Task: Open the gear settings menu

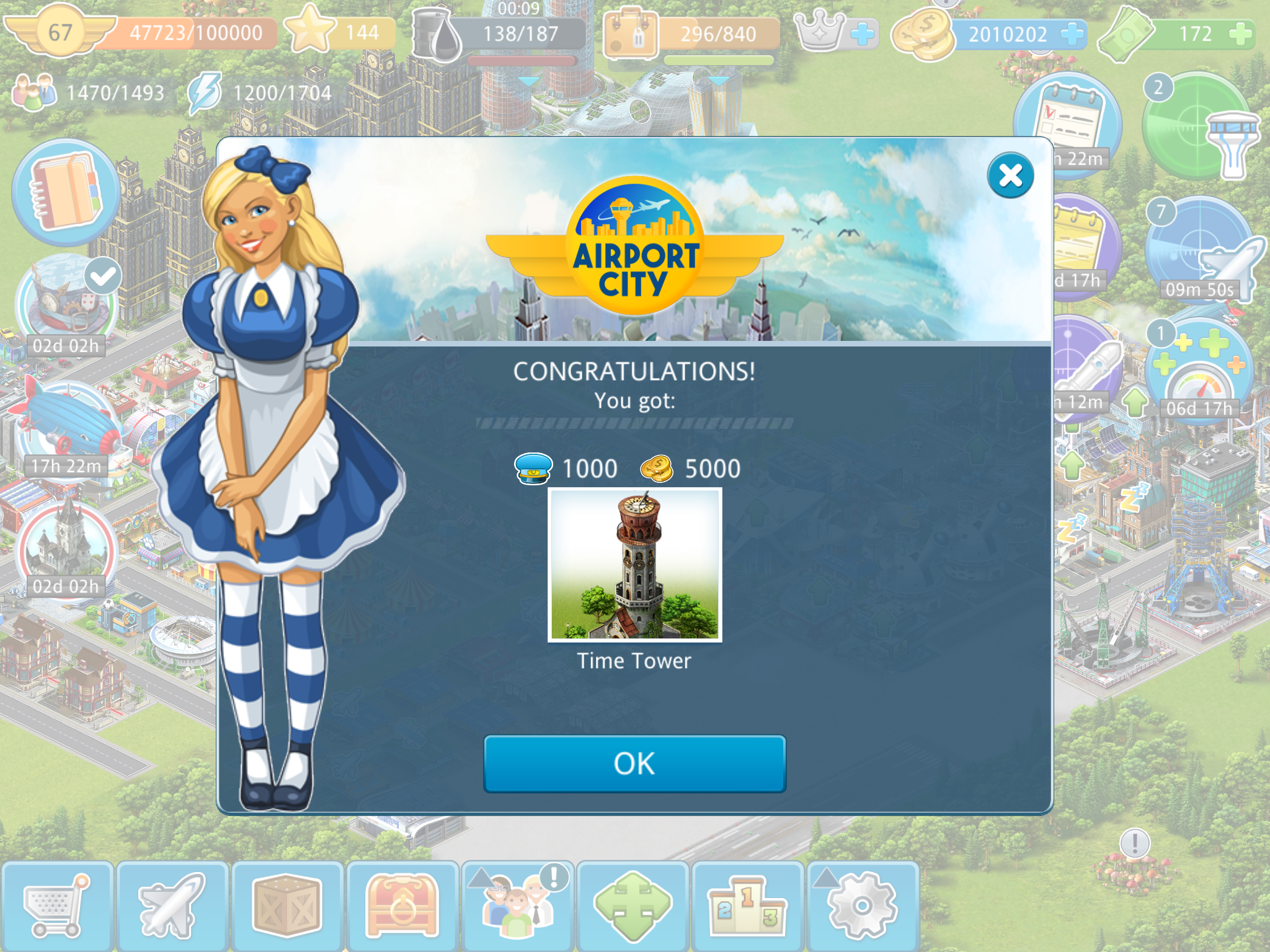Action: [862, 906]
